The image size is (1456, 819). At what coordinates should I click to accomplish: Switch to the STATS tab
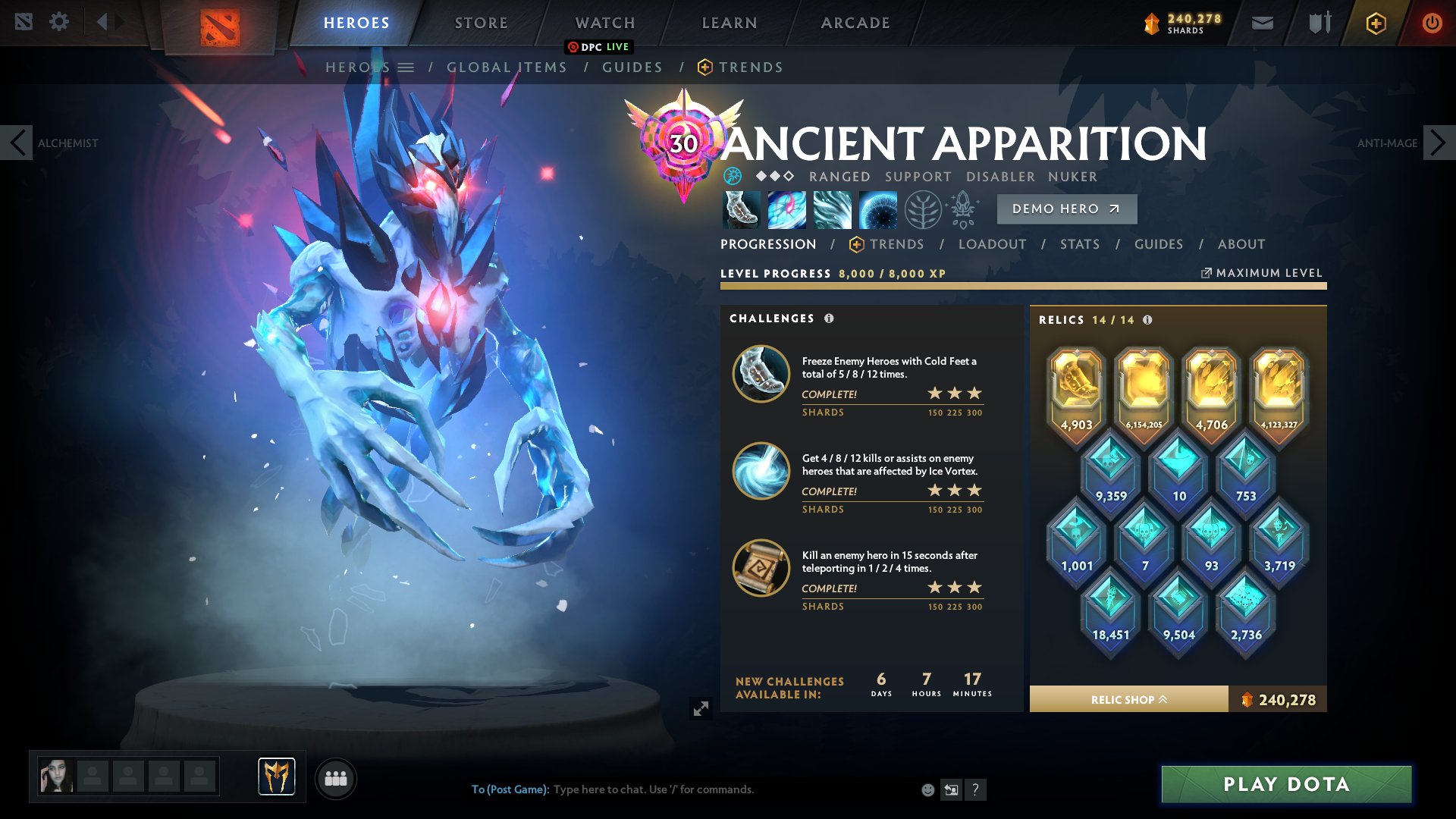(x=1080, y=244)
